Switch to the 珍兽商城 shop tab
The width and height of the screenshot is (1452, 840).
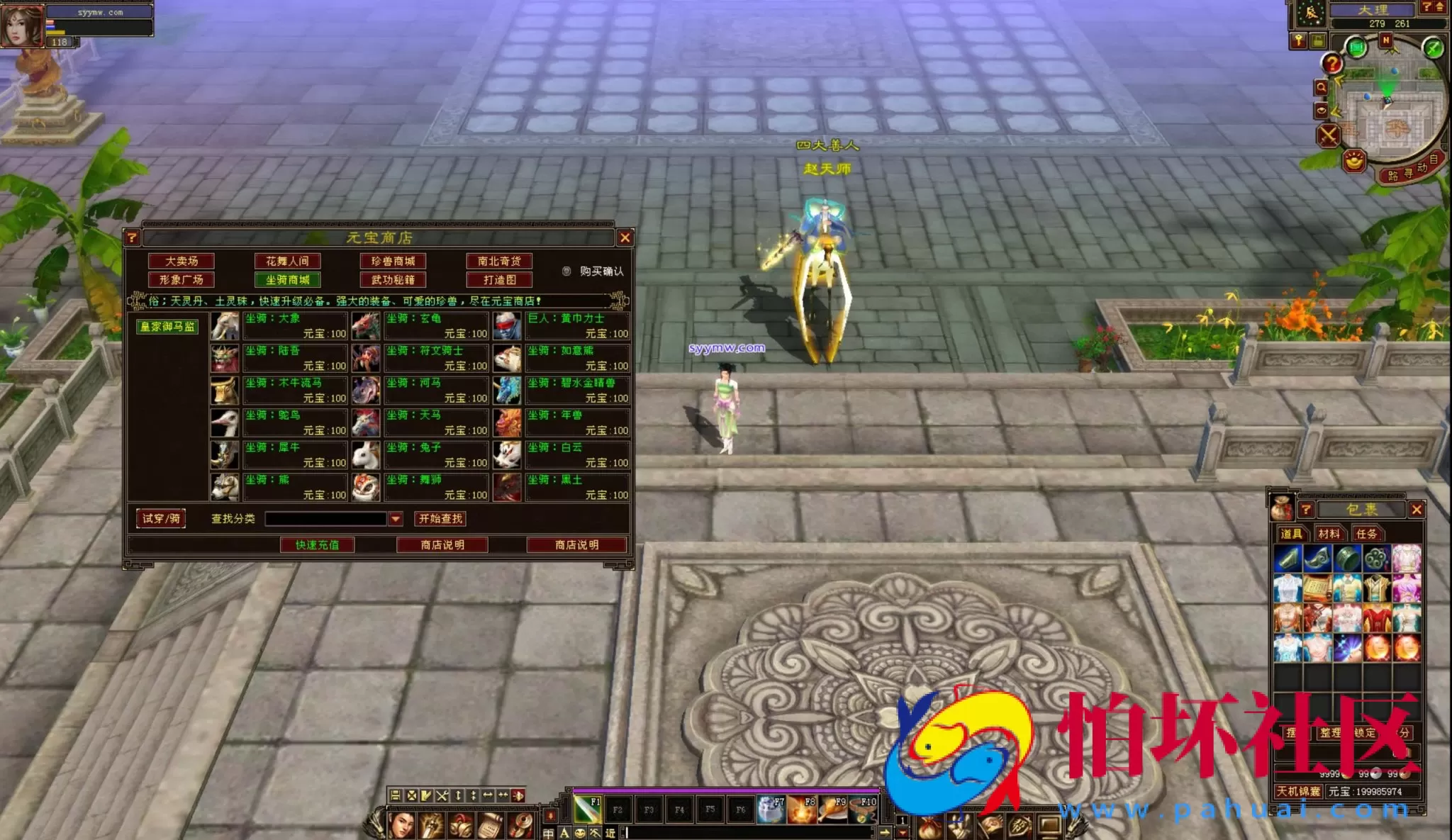pos(392,261)
